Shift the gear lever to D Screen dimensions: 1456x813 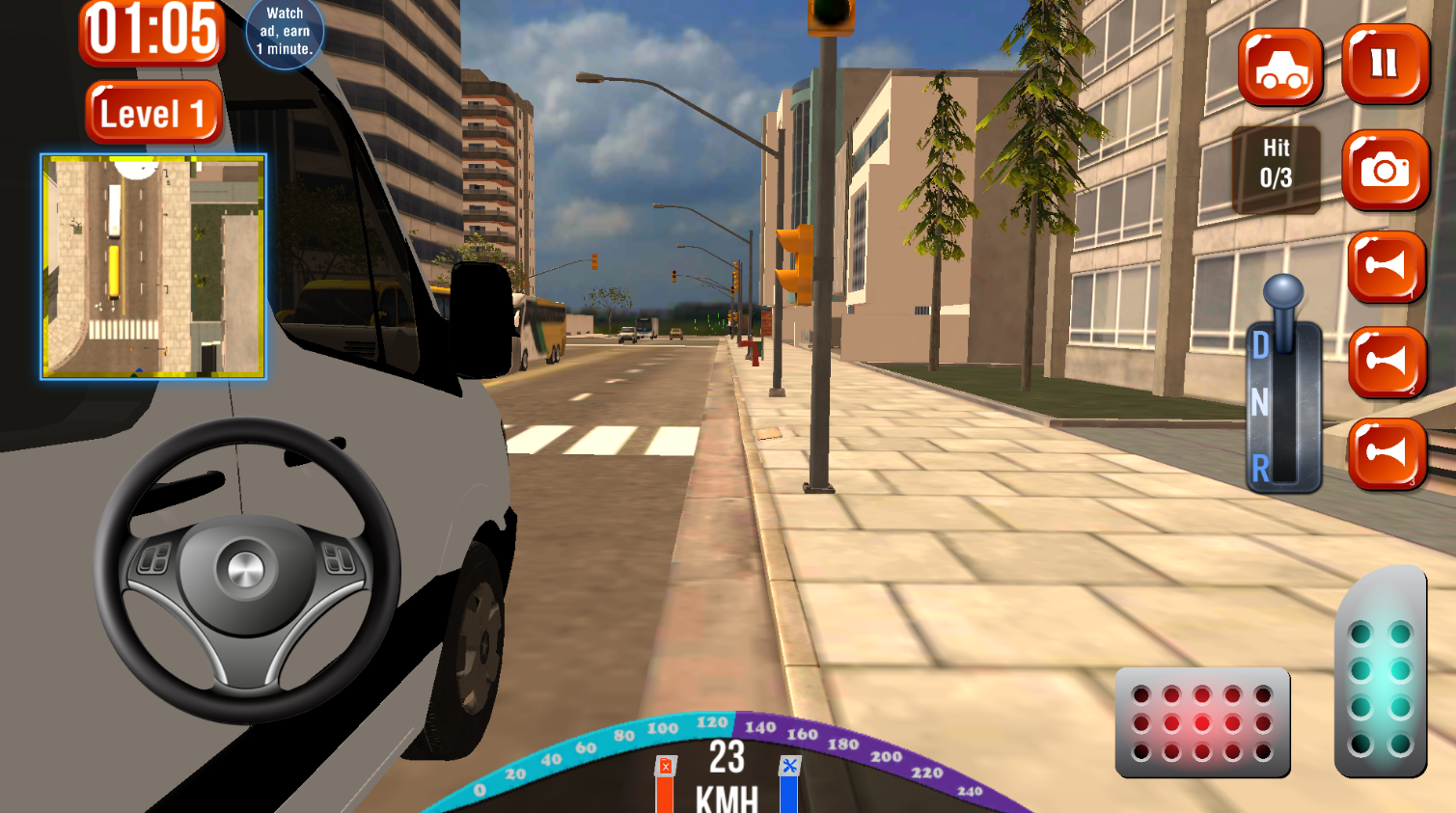click(1261, 343)
